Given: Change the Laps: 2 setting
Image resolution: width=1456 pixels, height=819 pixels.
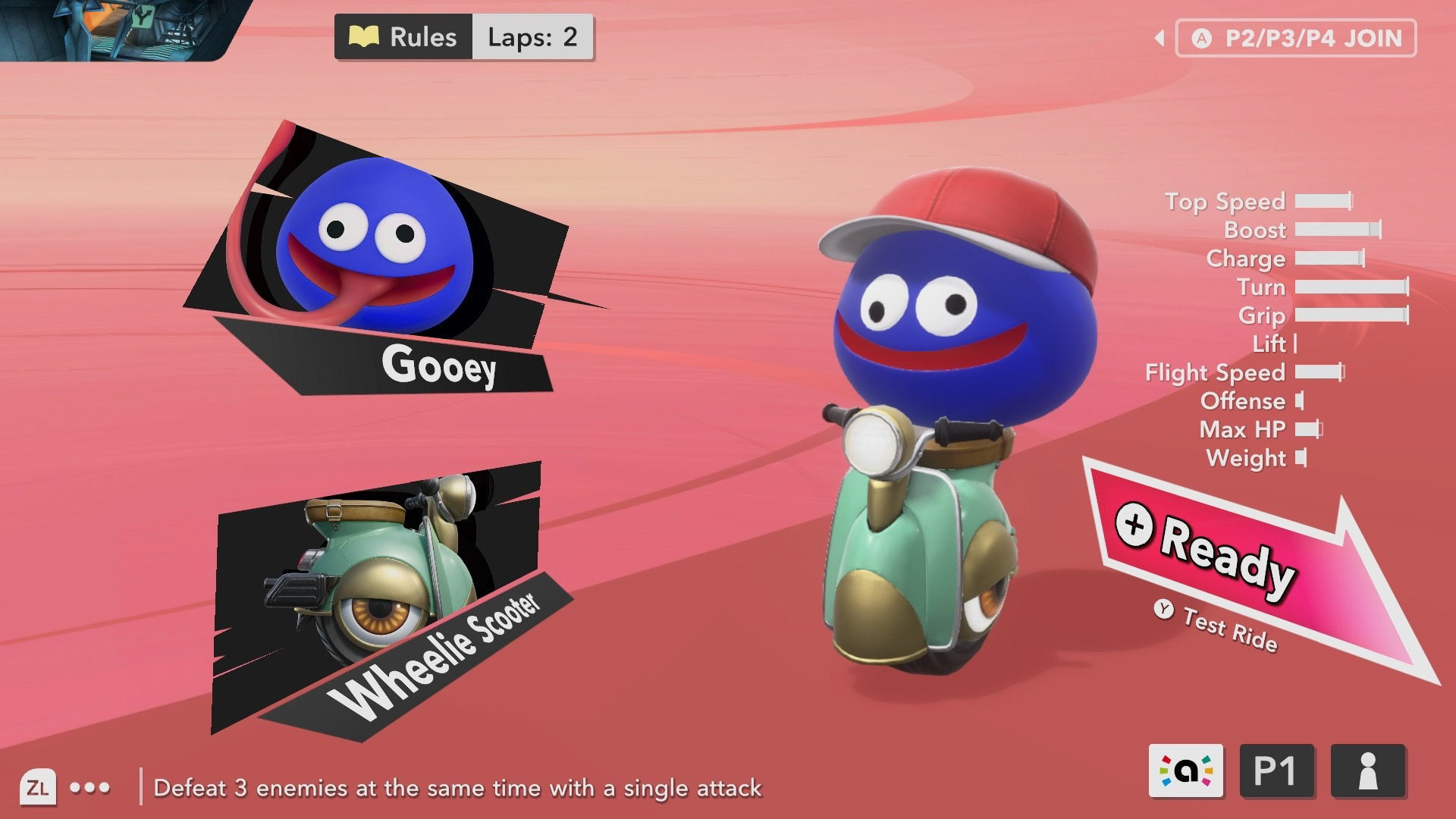Looking at the screenshot, I should (532, 37).
